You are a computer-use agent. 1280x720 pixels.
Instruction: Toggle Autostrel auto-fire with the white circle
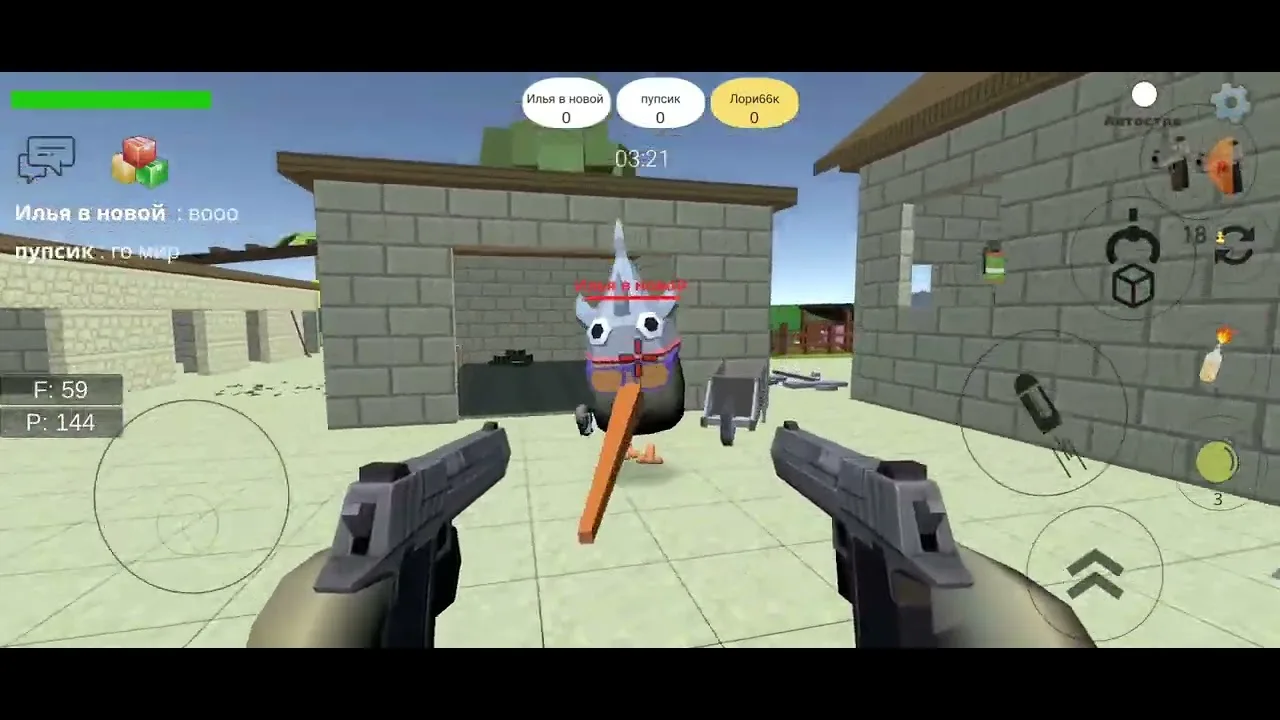[1145, 95]
